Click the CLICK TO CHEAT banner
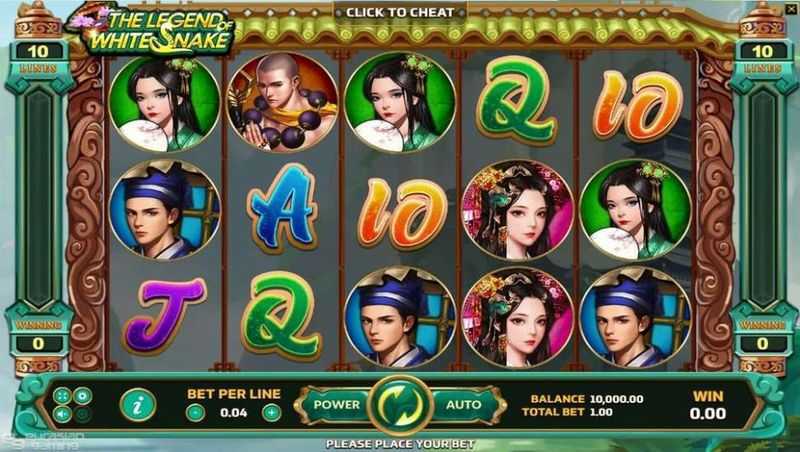The image size is (800, 452). point(399,12)
